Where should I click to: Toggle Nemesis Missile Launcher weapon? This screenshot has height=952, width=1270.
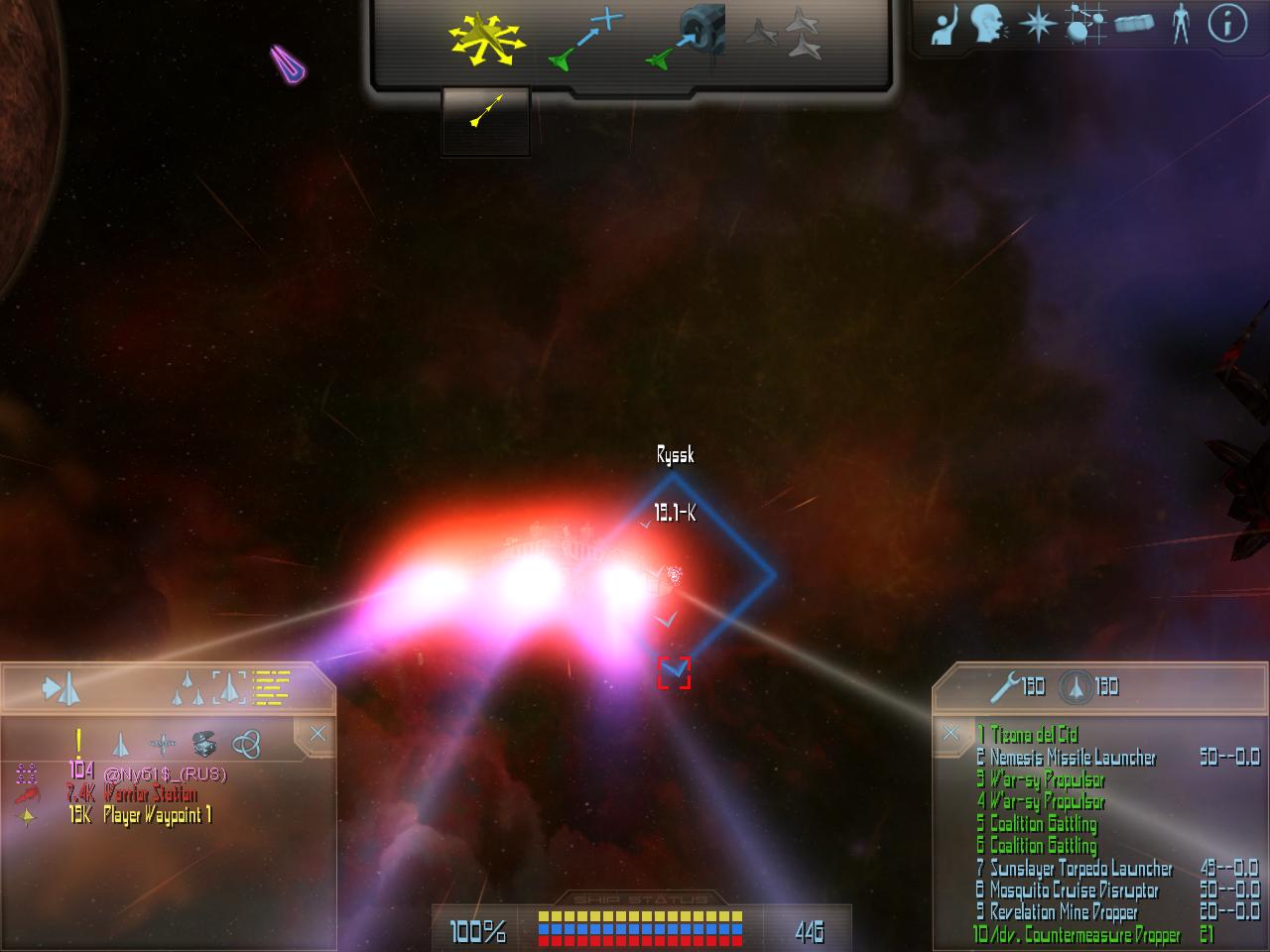(1073, 758)
